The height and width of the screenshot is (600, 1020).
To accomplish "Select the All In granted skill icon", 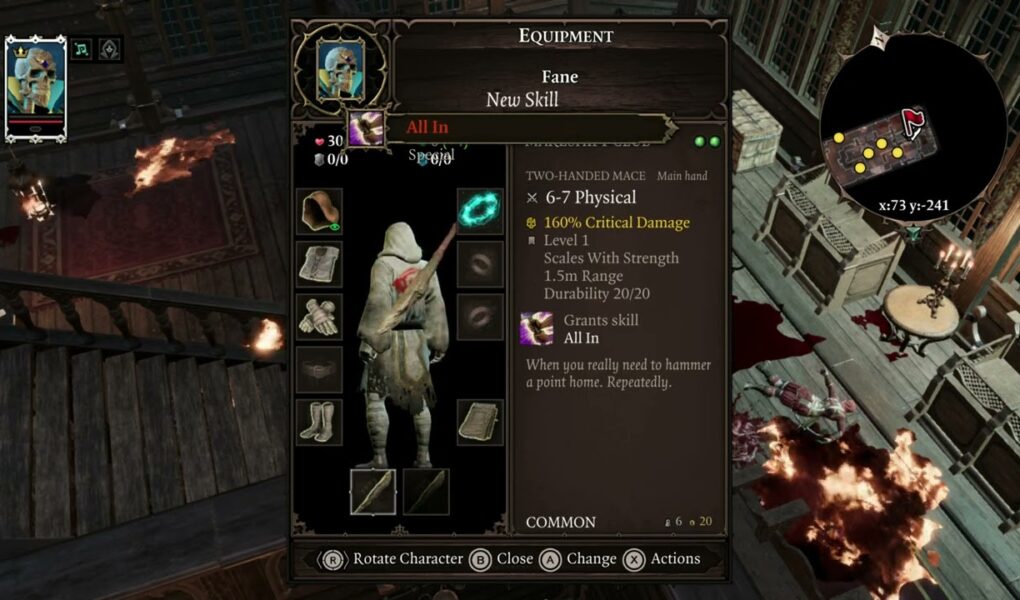I will [x=537, y=329].
